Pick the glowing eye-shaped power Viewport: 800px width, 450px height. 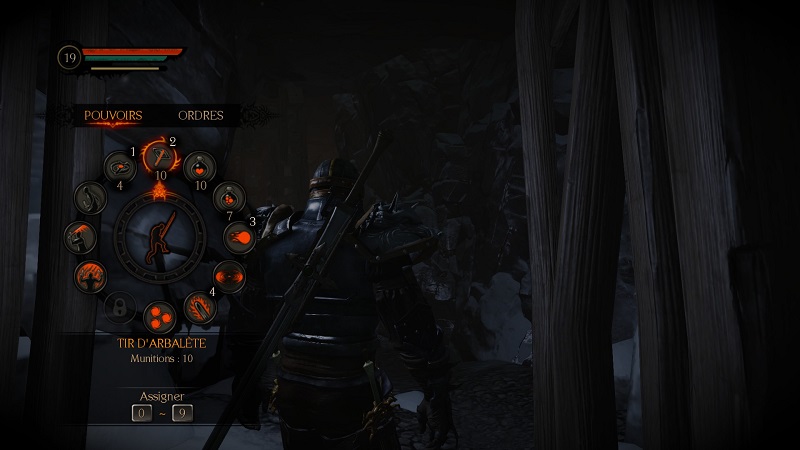(x=229, y=273)
